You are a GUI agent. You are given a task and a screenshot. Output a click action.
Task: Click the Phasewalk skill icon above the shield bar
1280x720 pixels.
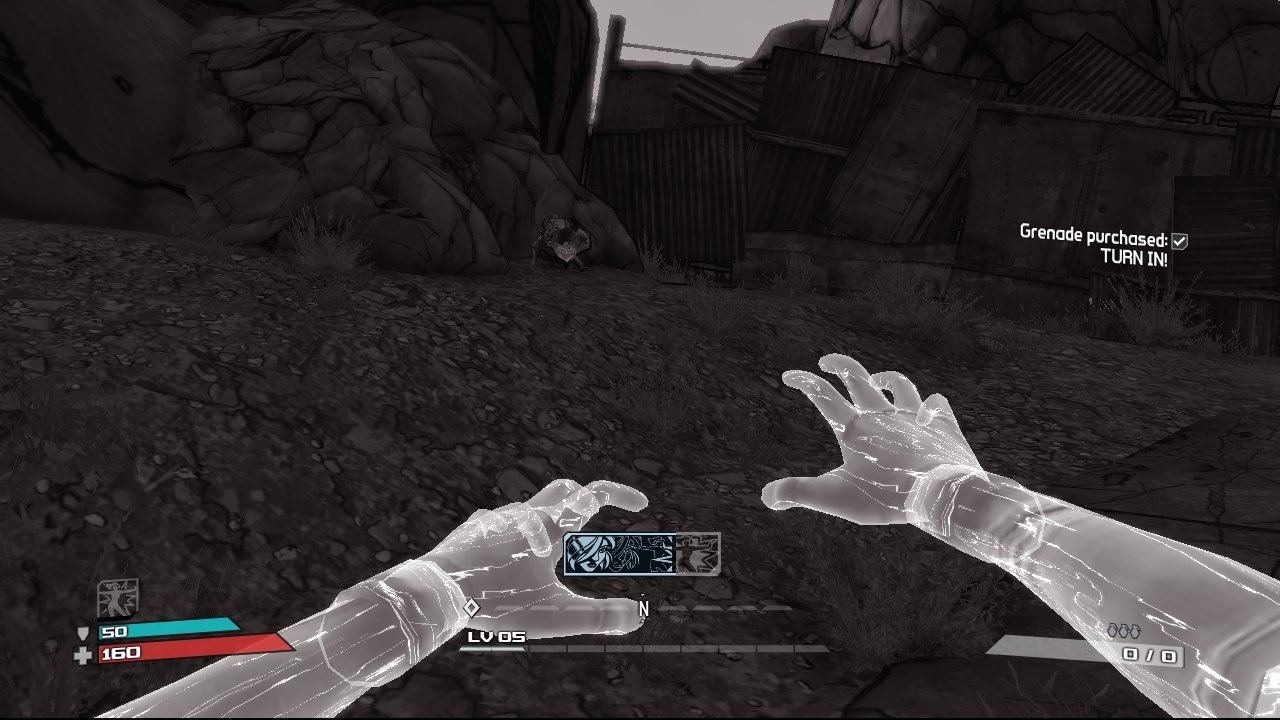click(x=117, y=598)
